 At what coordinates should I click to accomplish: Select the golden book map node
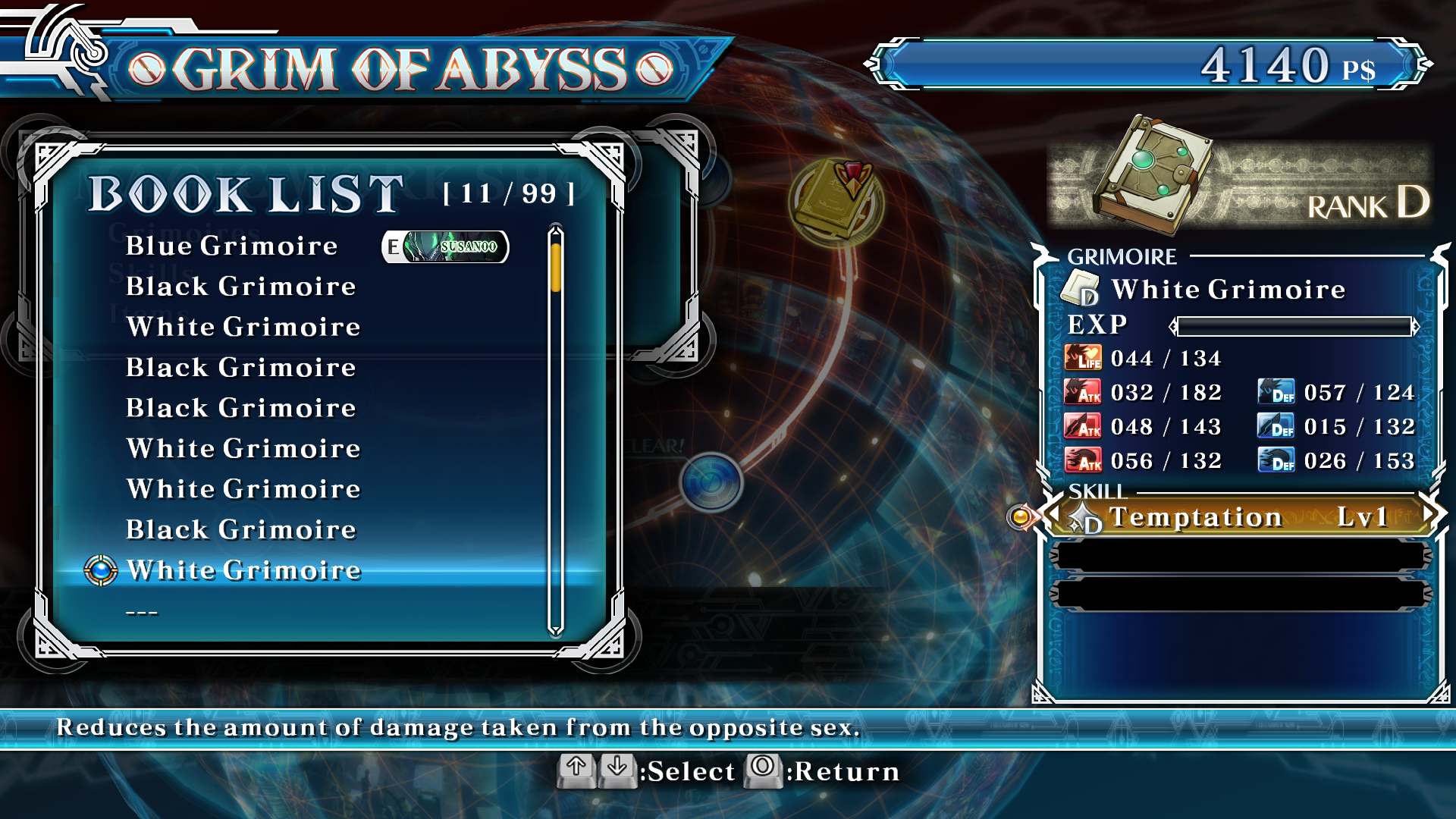836,201
